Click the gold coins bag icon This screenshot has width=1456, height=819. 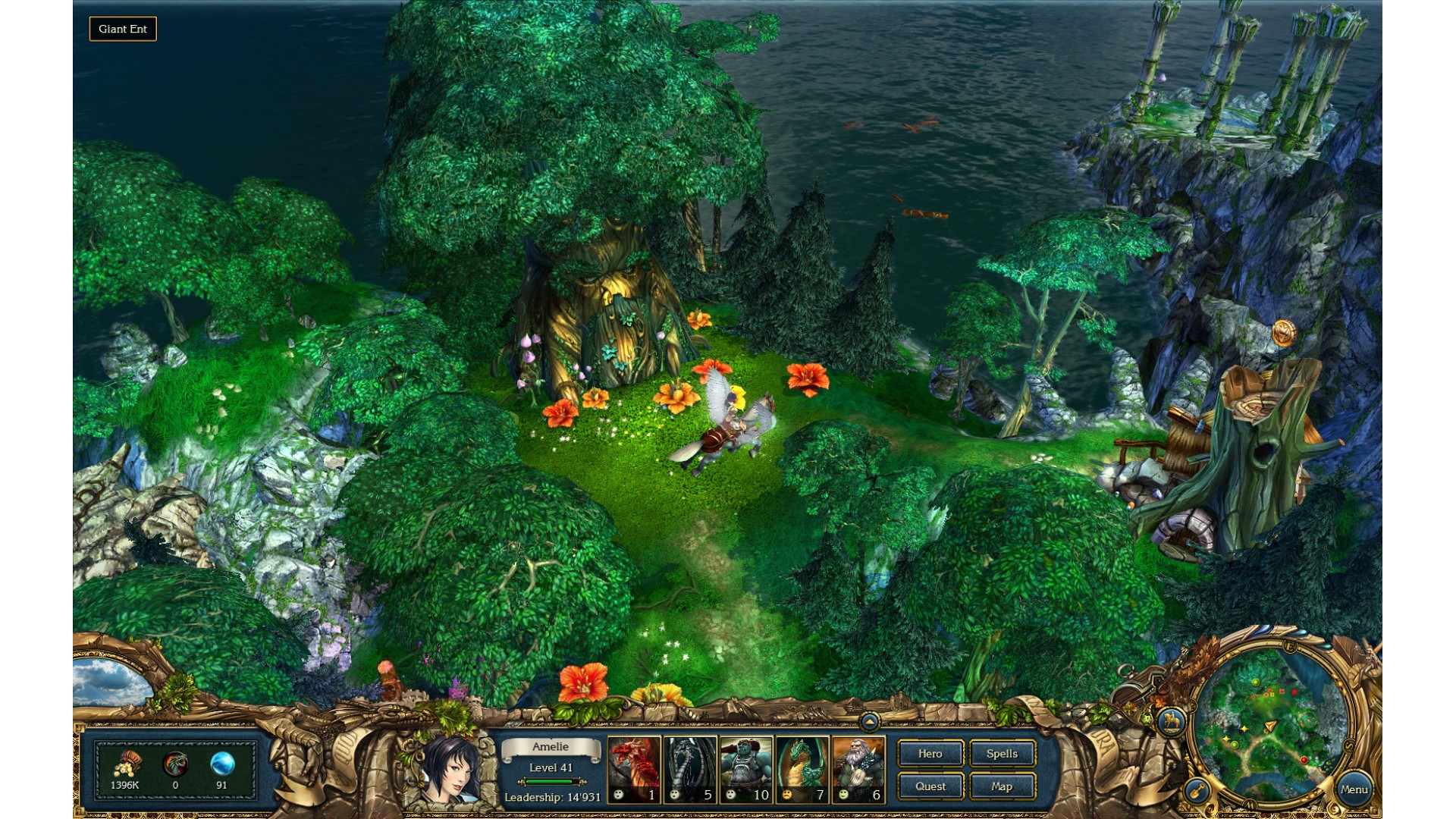pos(126,764)
